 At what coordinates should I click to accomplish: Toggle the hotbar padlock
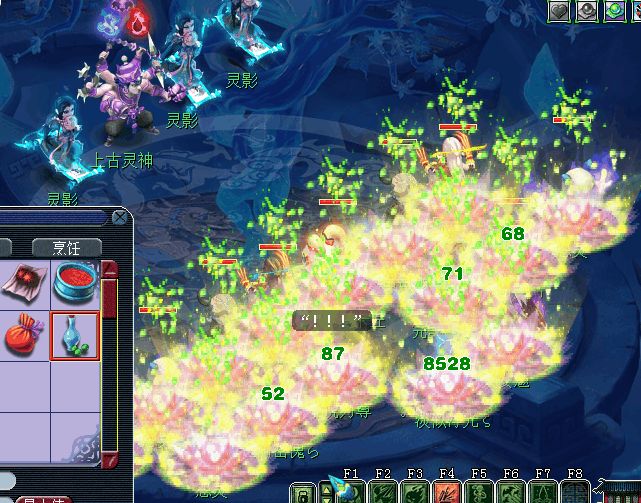pyautogui.click(x=303, y=492)
